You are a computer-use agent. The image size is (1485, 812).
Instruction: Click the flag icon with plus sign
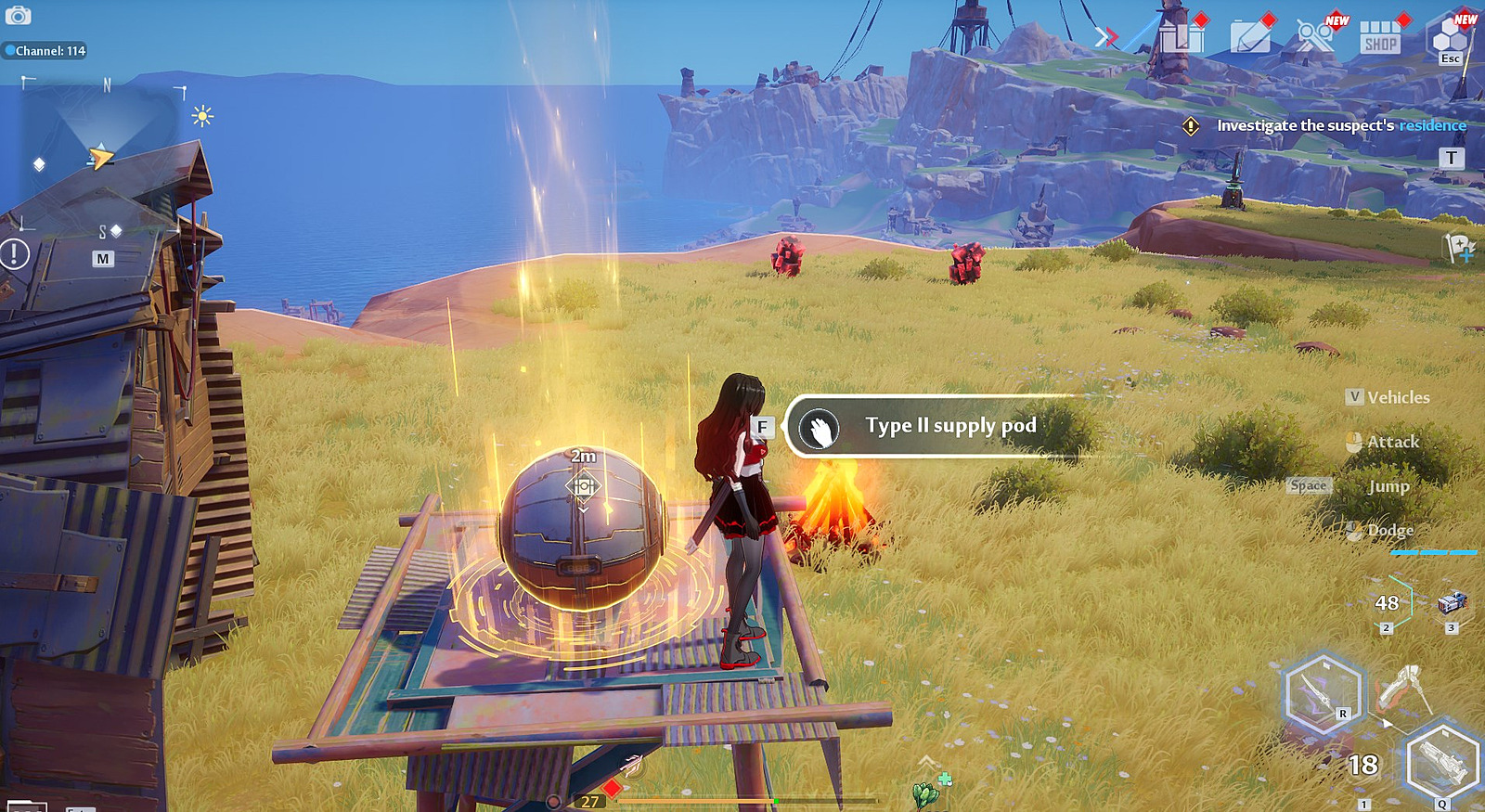pyautogui.click(x=1458, y=248)
